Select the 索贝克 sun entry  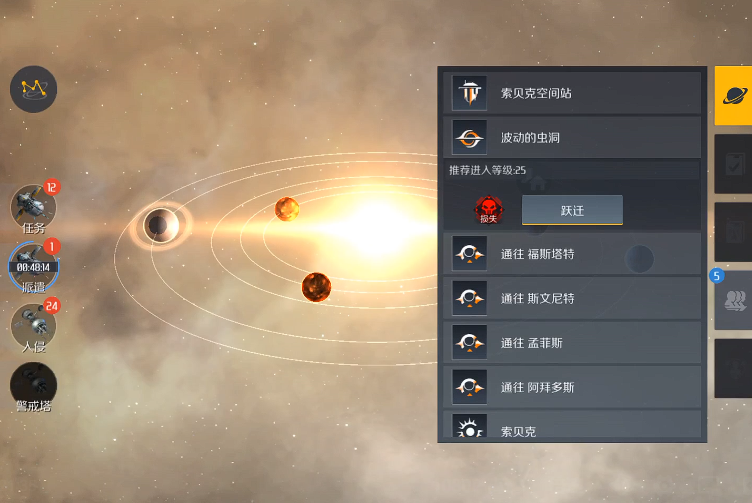click(572, 431)
